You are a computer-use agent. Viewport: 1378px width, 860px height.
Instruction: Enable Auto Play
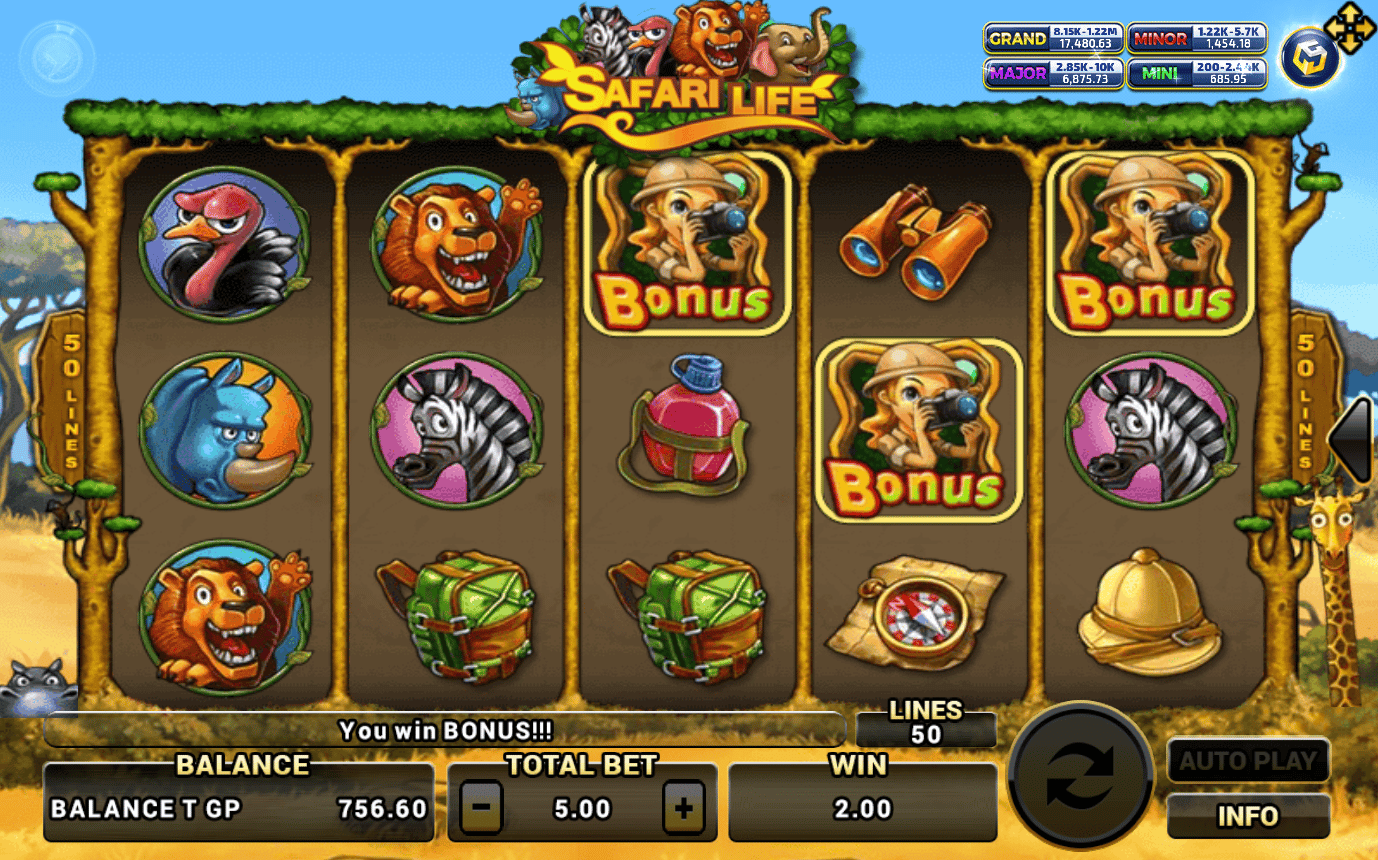pyautogui.click(x=1248, y=761)
